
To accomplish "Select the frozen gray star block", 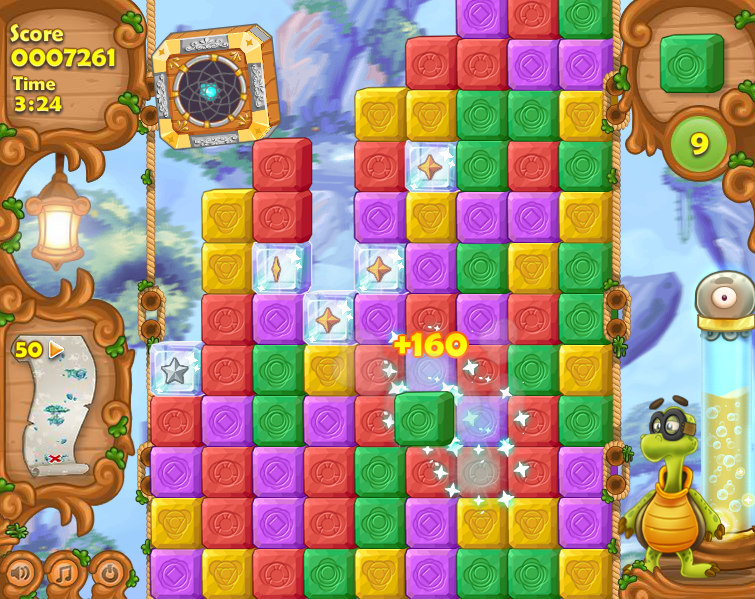I will (176, 370).
